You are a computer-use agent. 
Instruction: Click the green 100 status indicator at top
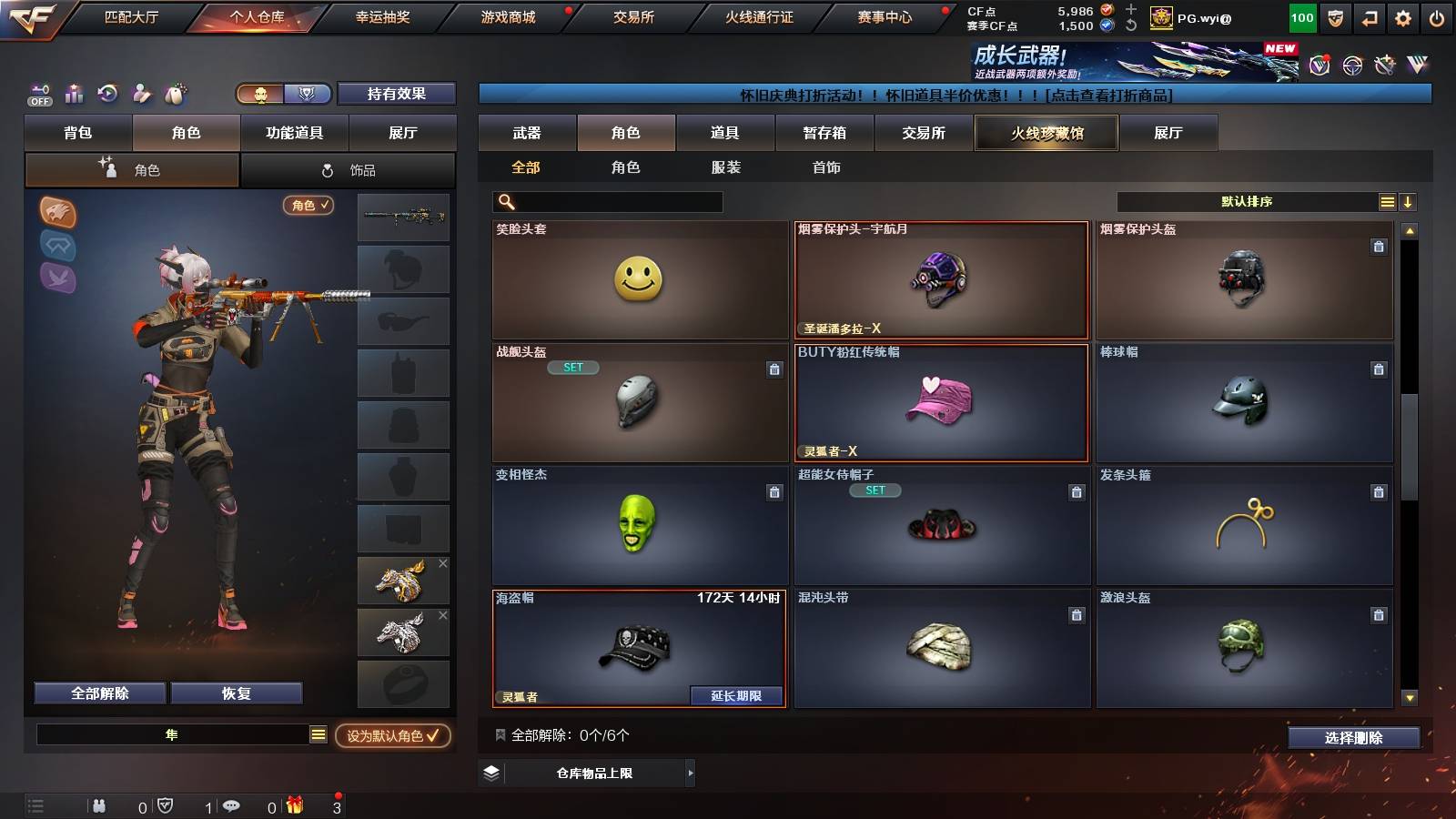[1301, 15]
